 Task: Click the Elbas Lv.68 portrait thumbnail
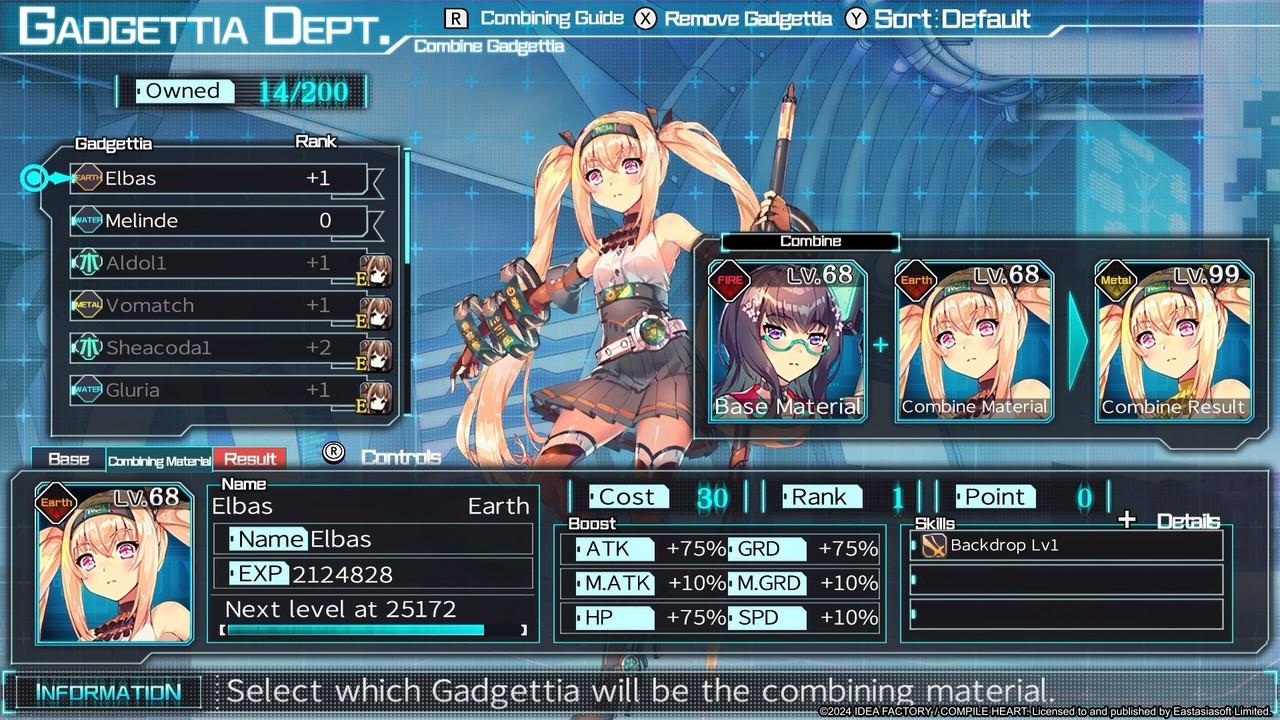[x=114, y=562]
